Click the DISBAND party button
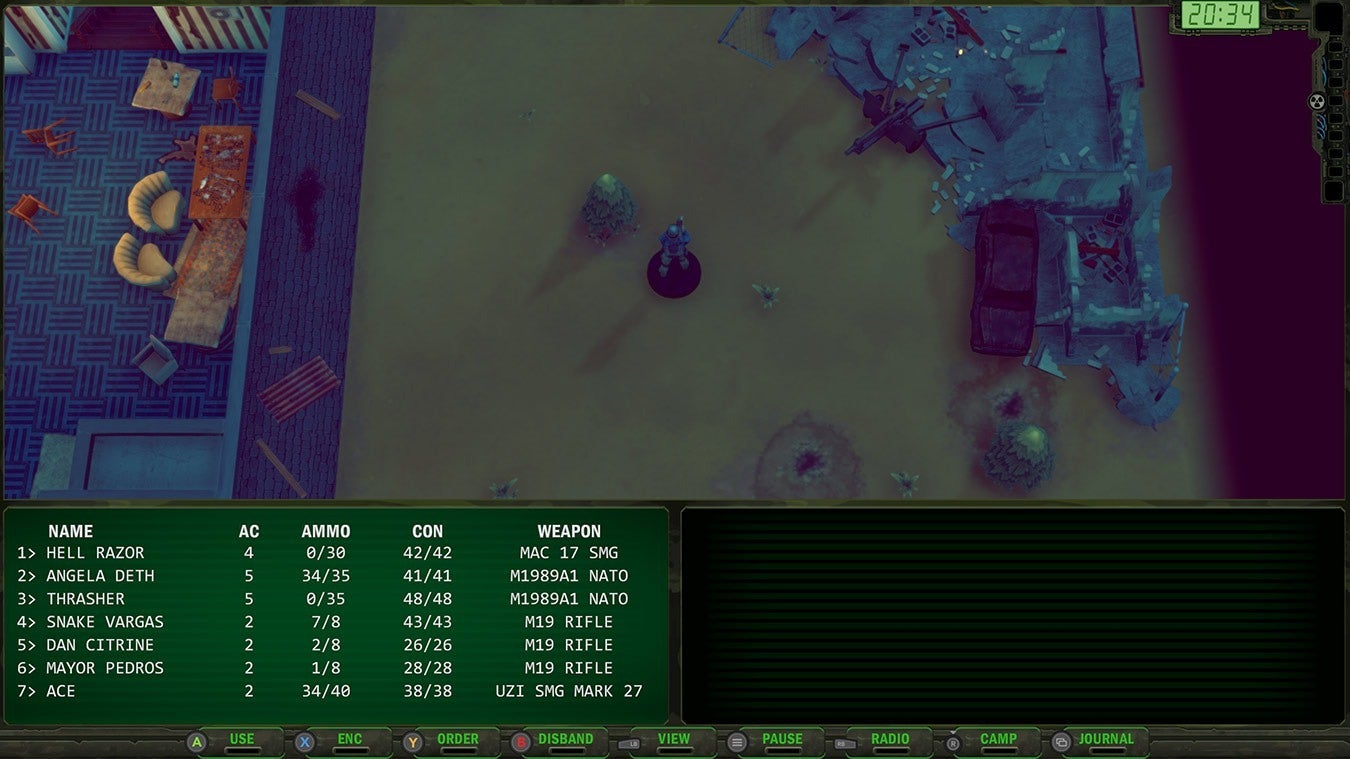The image size is (1350, 759). (x=565, y=740)
